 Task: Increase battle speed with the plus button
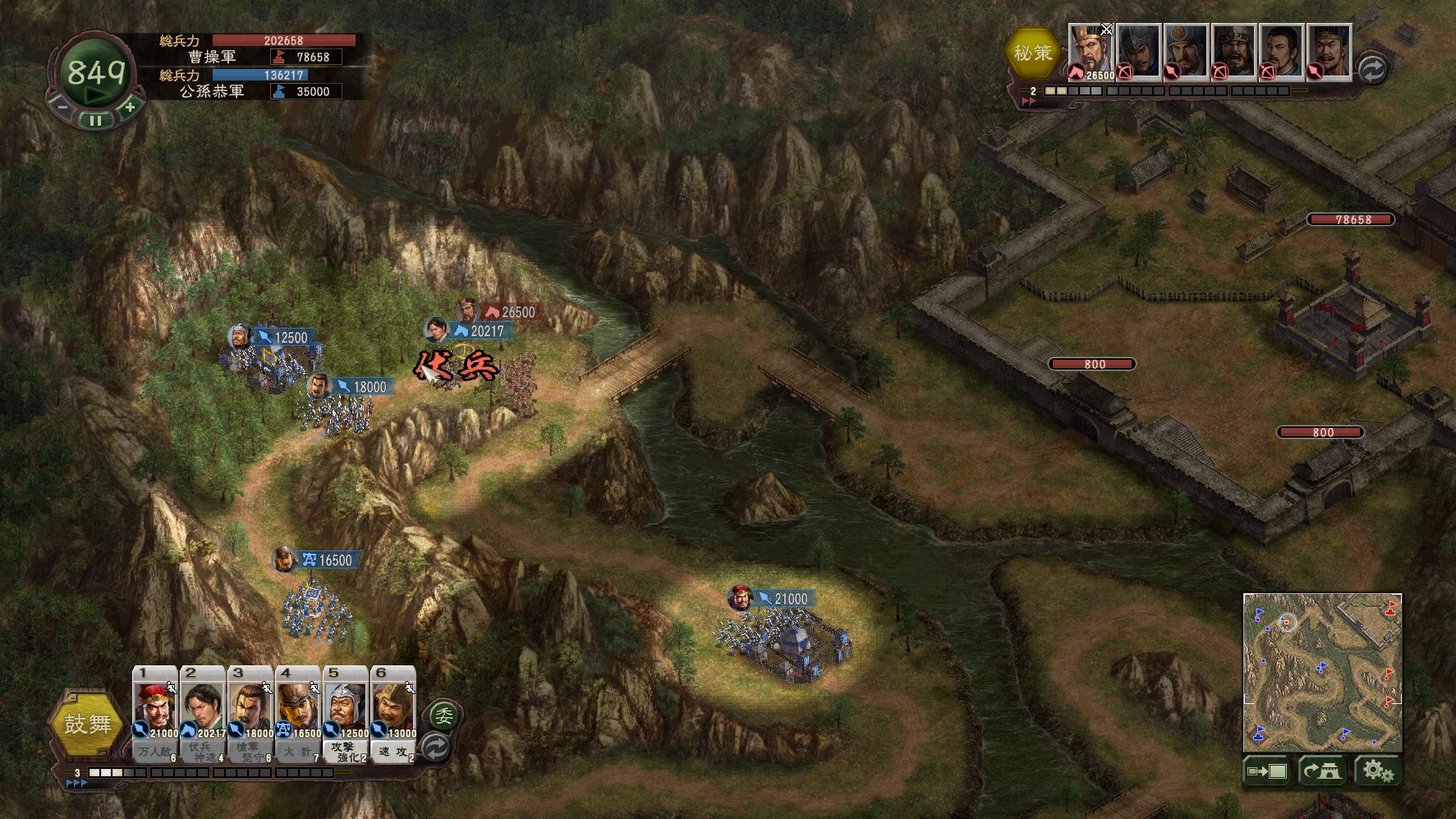point(130,107)
